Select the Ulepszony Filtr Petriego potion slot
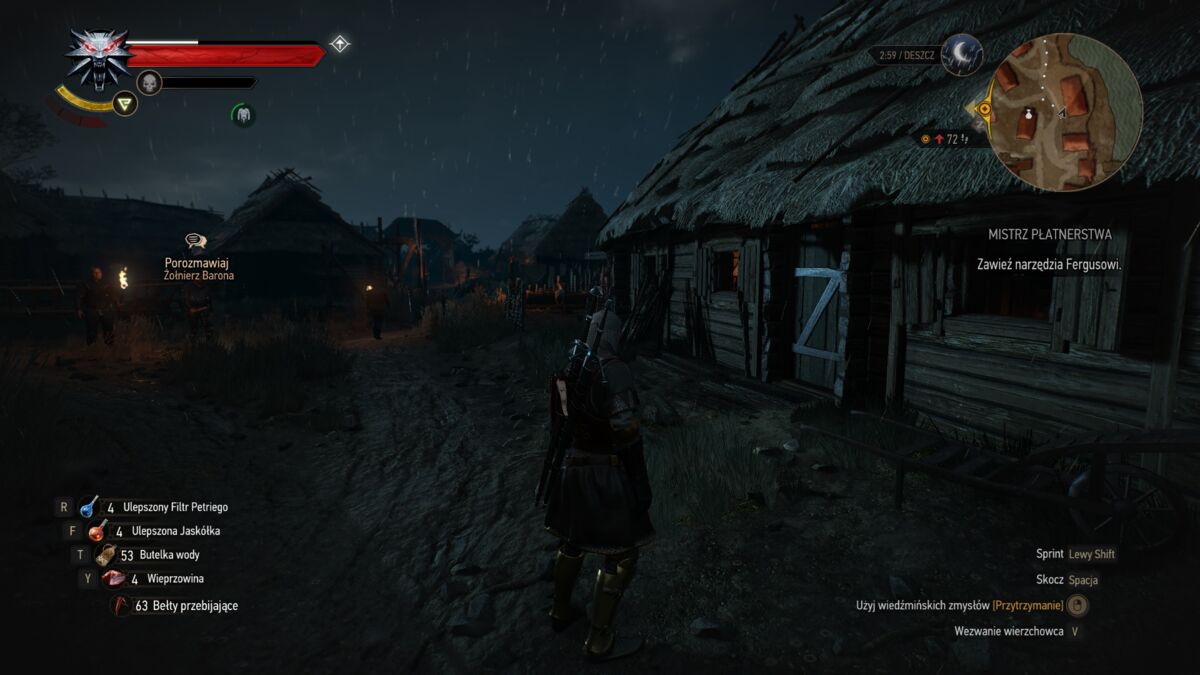 (90, 507)
